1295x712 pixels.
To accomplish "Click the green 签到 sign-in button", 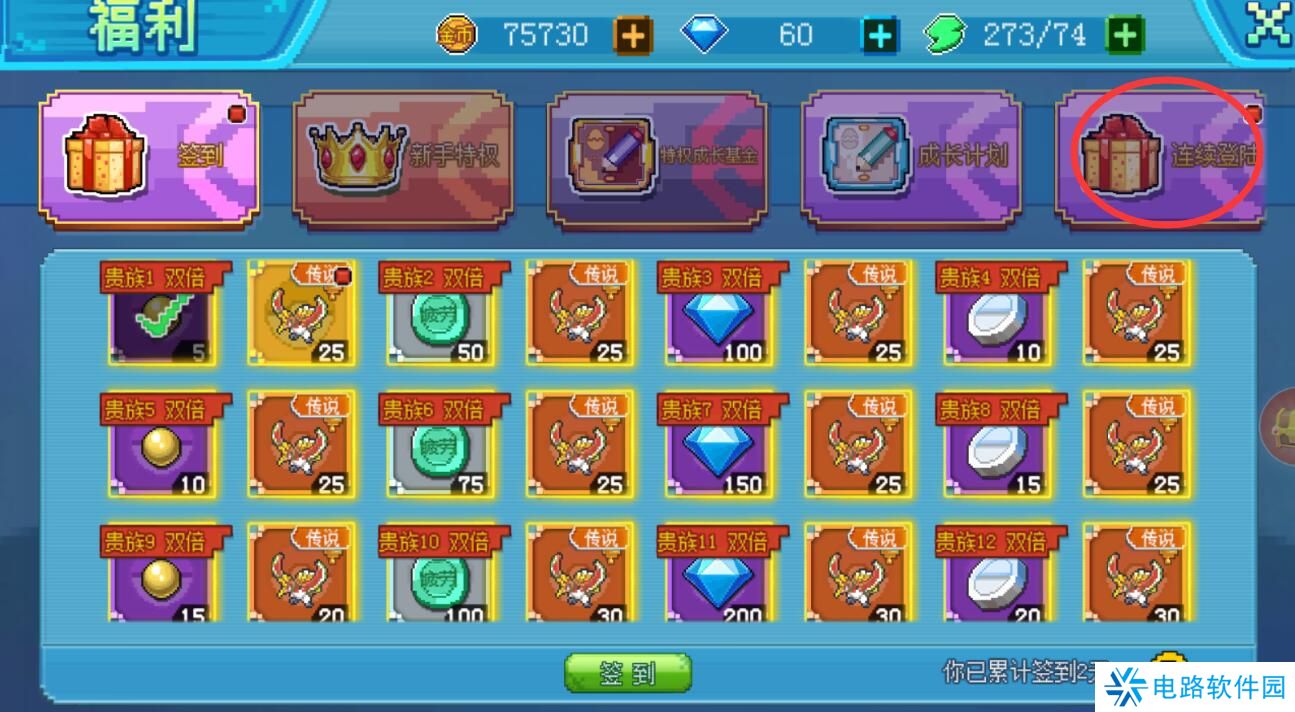I will click(x=627, y=673).
